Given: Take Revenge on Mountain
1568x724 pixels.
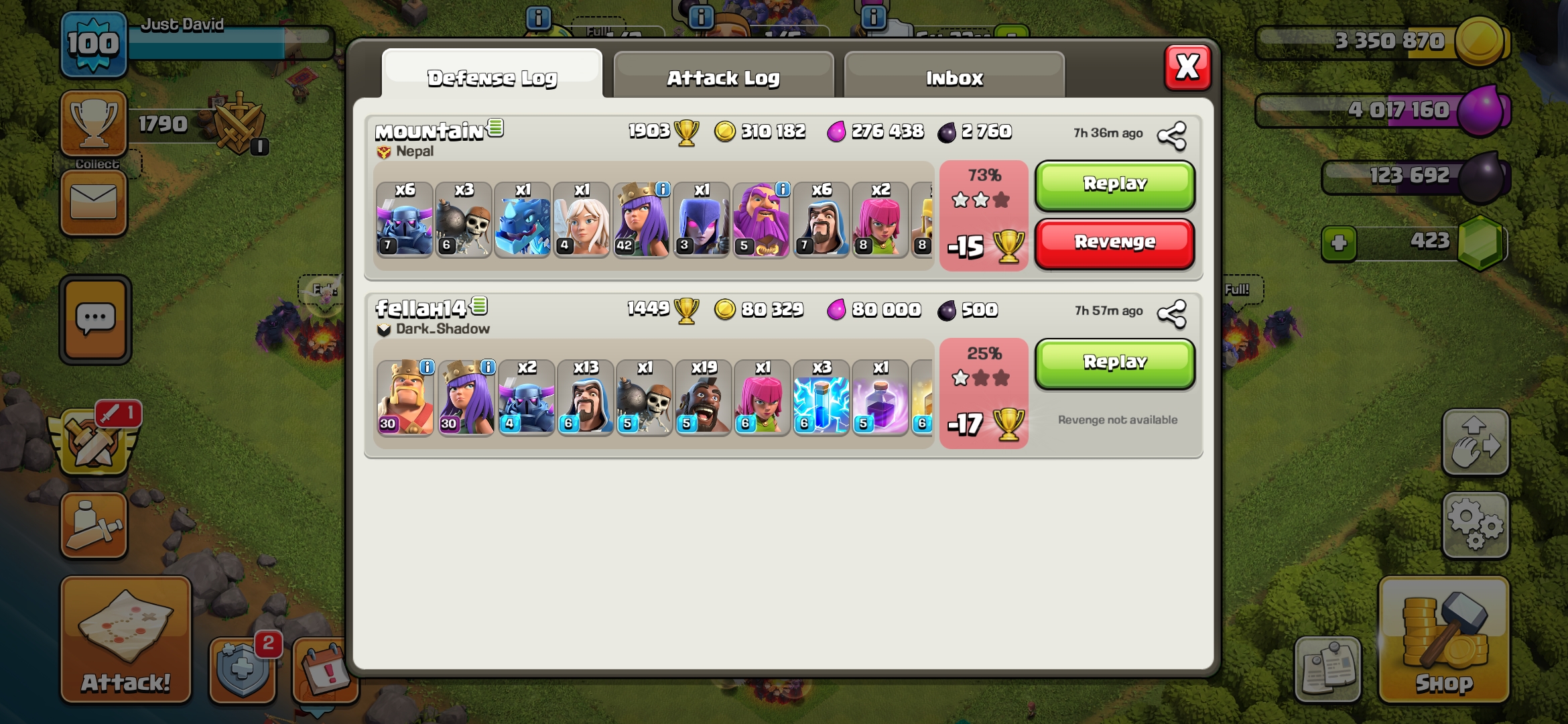Looking at the screenshot, I should pyautogui.click(x=1114, y=243).
